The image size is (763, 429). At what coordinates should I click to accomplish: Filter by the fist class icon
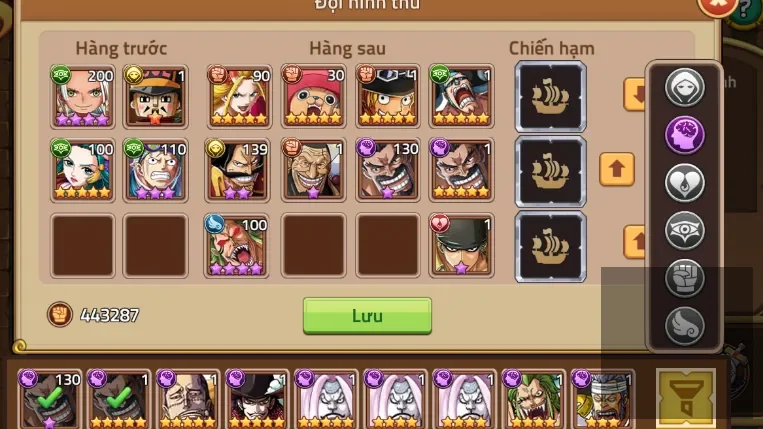coord(685,278)
